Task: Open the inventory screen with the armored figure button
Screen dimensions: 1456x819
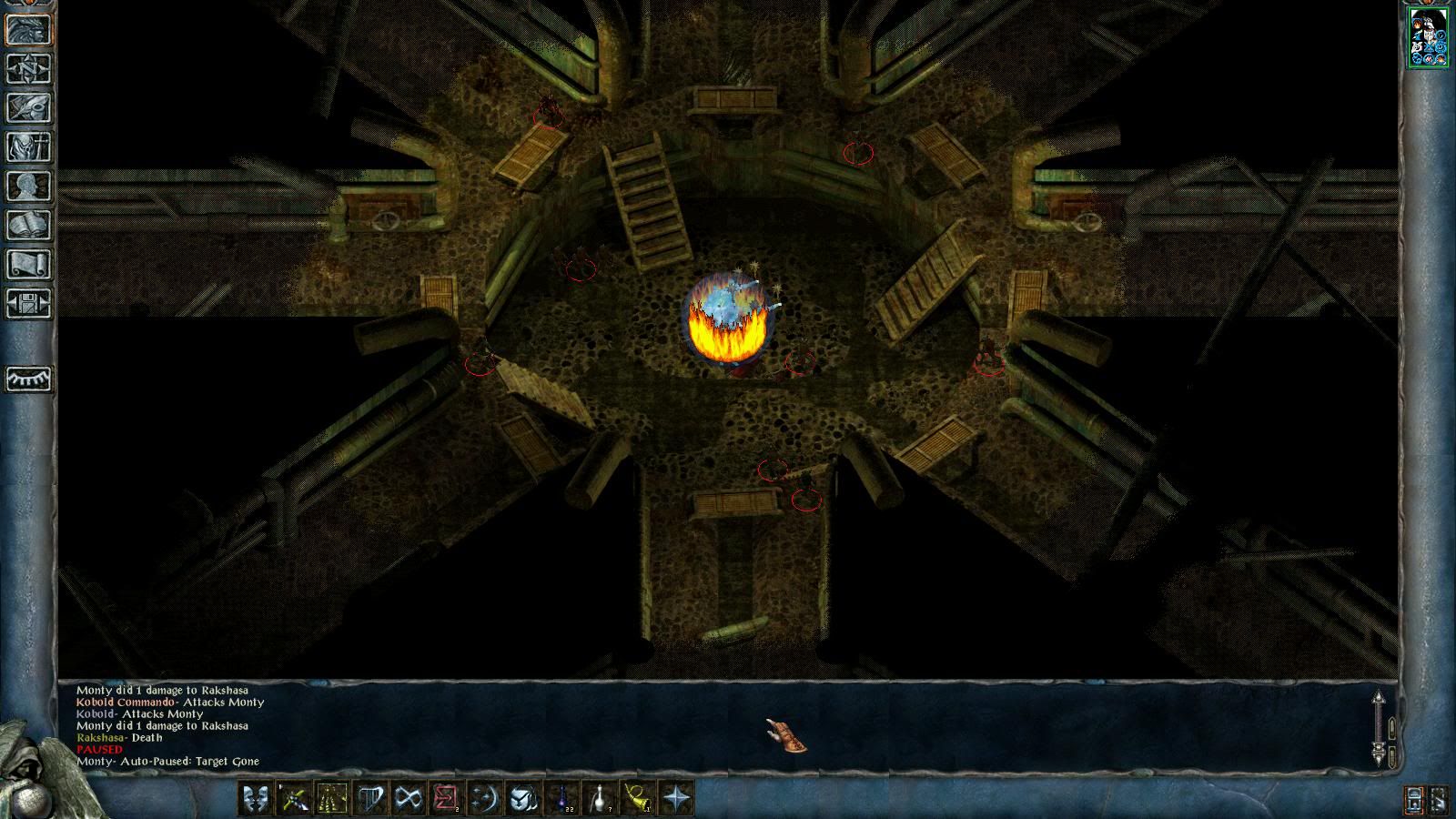Action: pos(29,147)
